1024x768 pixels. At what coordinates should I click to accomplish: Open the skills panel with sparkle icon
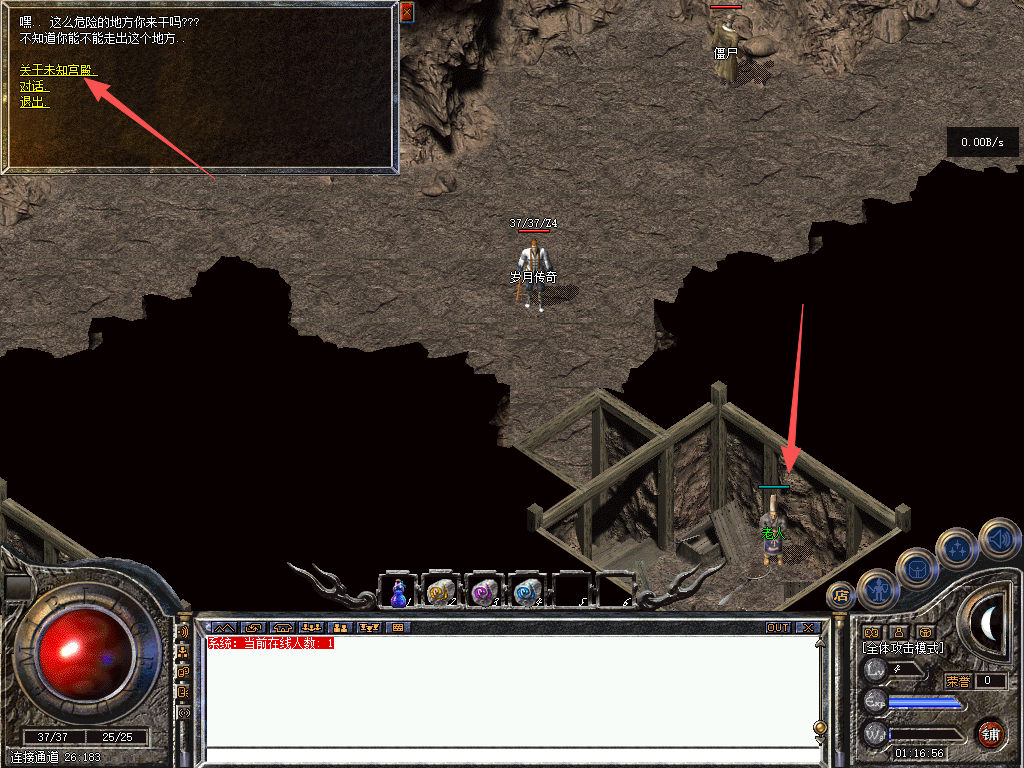click(x=958, y=548)
